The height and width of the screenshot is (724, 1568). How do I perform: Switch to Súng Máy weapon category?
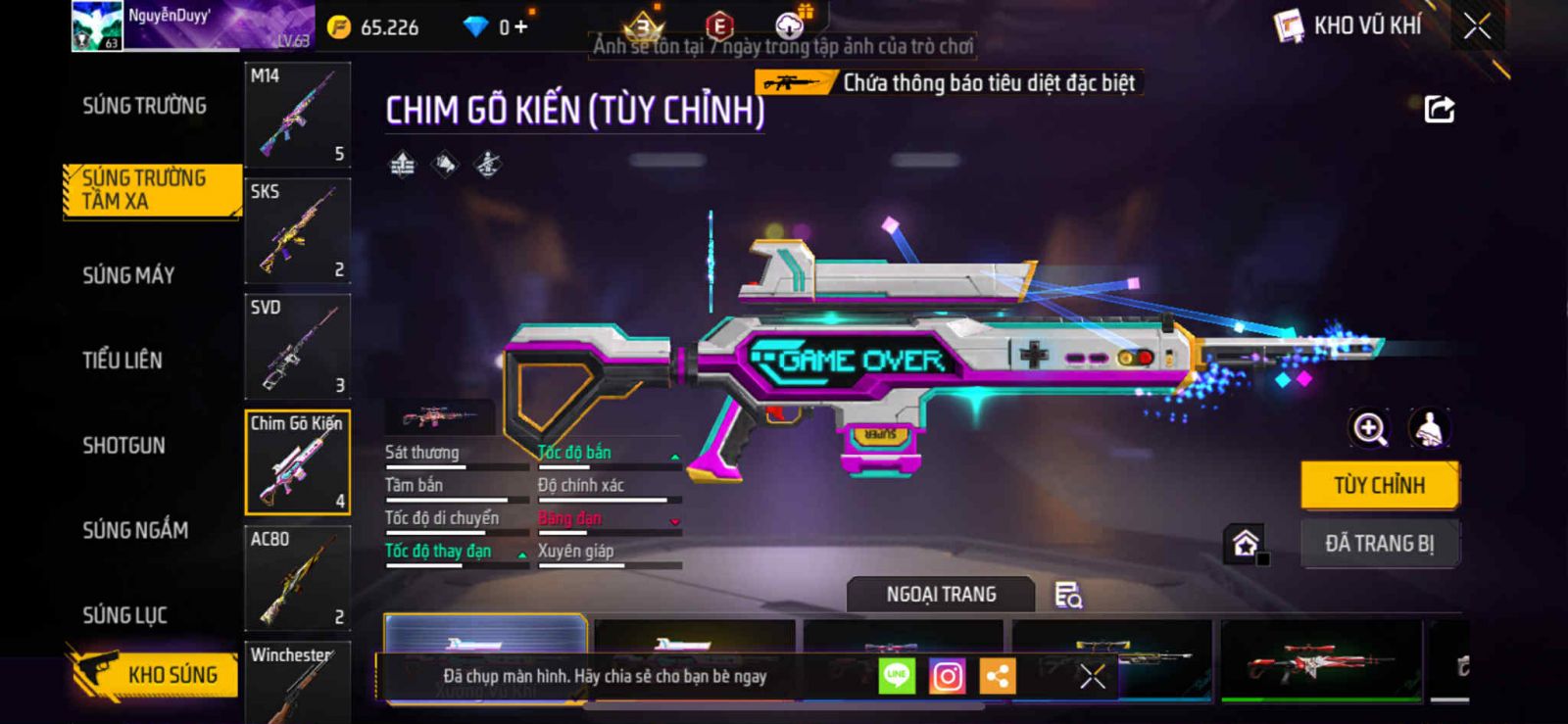pyautogui.click(x=128, y=275)
